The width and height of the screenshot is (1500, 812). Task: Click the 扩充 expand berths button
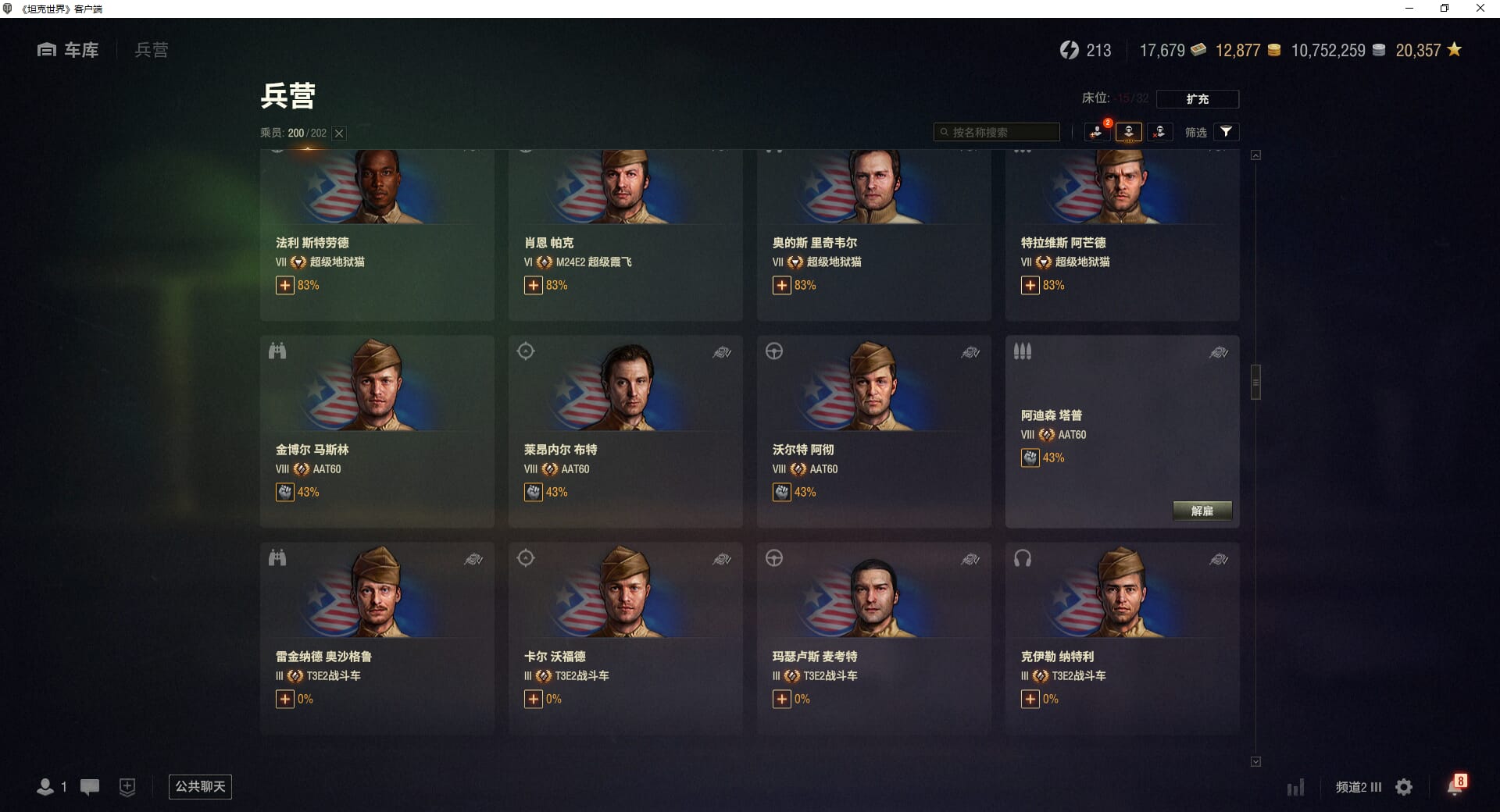[x=1197, y=99]
